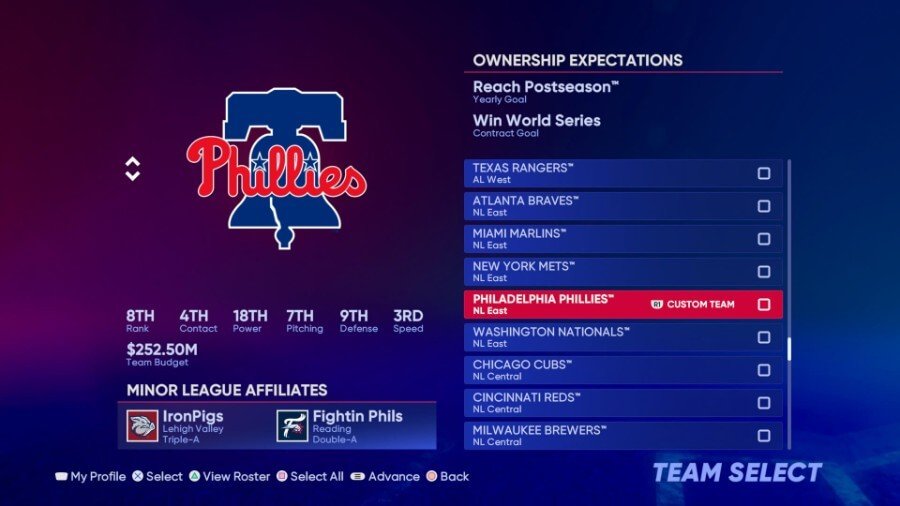Click the team list scrollbar
The height and width of the screenshot is (506, 900).
pos(789,349)
